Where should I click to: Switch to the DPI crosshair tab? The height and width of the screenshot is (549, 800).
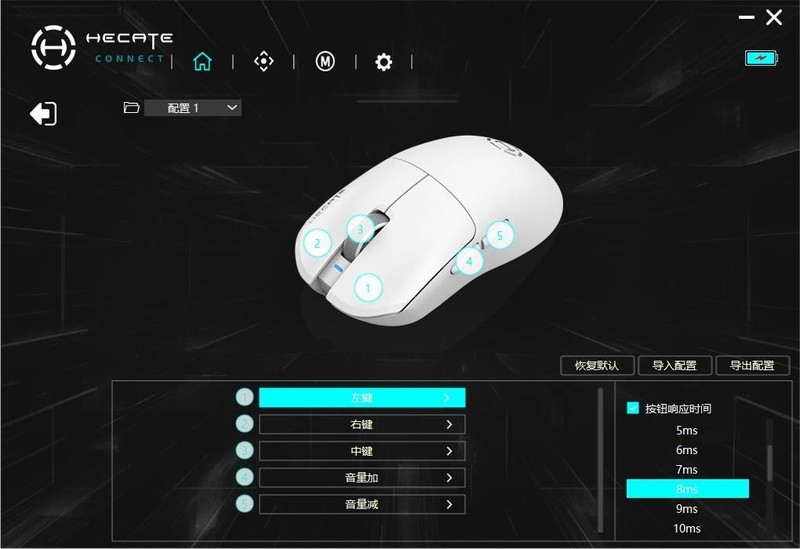coord(263,62)
